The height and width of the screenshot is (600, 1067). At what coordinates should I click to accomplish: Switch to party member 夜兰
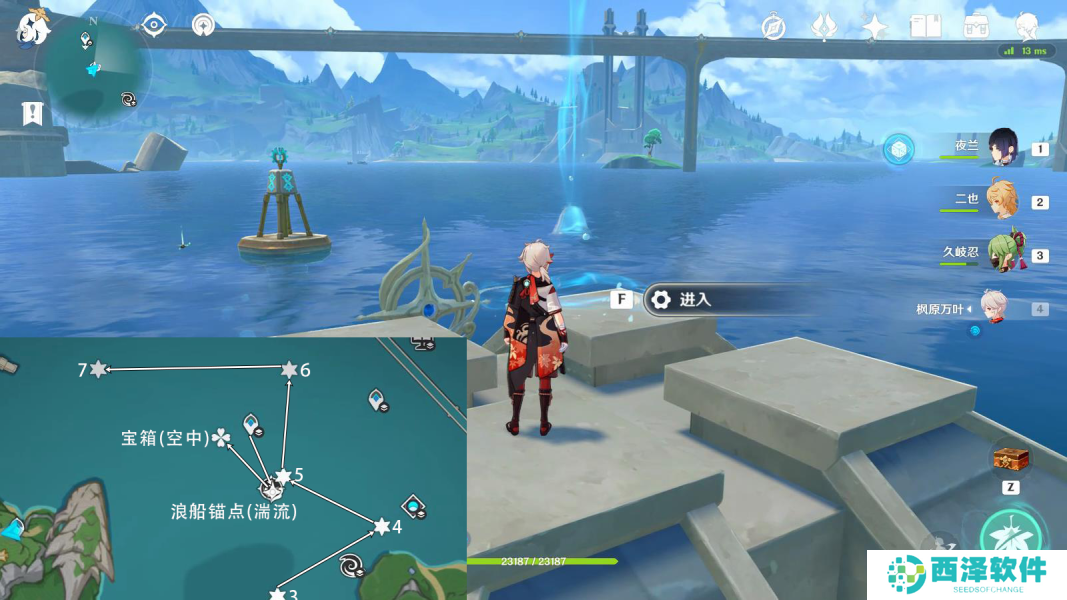coord(1003,149)
